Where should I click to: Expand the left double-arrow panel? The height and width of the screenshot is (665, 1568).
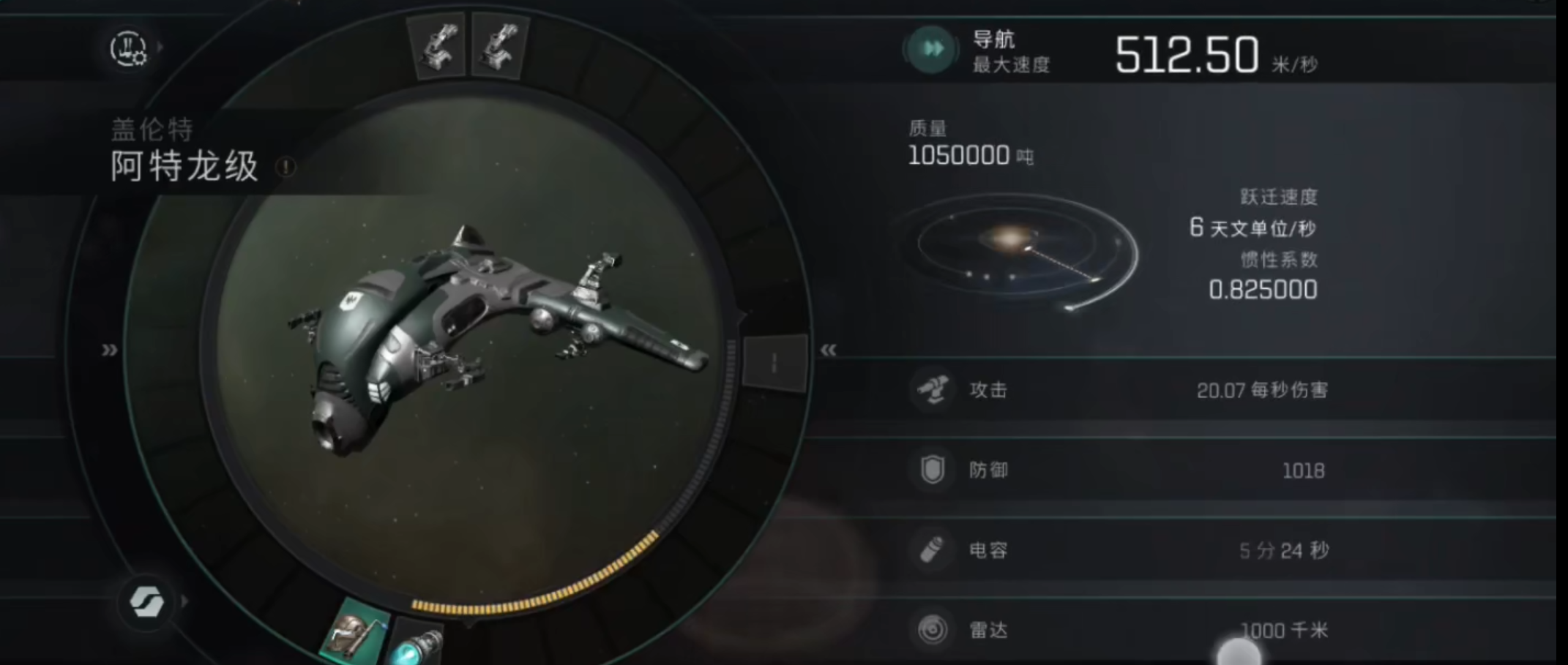coord(110,350)
